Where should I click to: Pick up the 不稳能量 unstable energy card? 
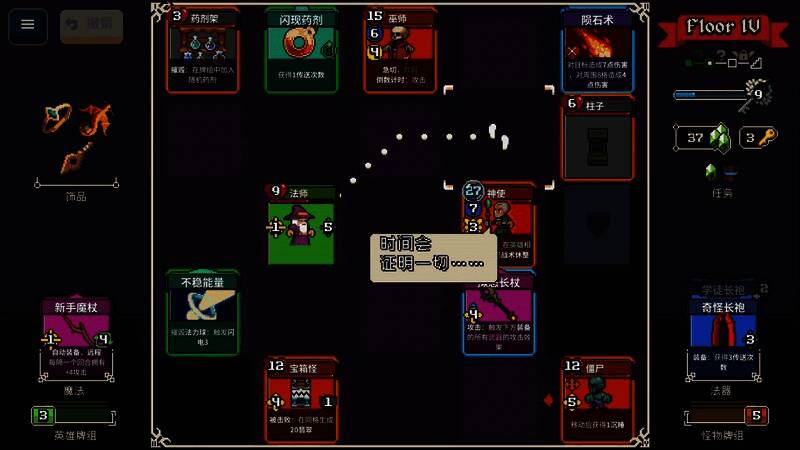point(203,312)
